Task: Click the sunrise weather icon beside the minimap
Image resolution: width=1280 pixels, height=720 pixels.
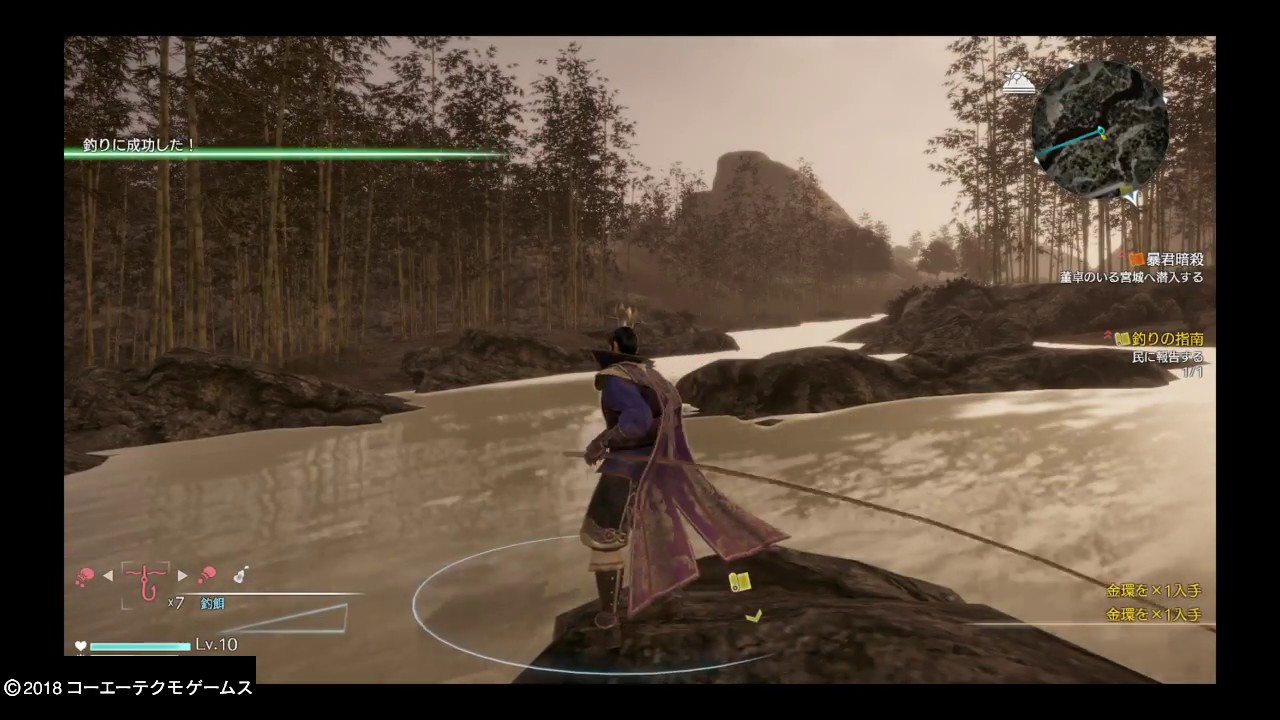Action: (x=1019, y=83)
